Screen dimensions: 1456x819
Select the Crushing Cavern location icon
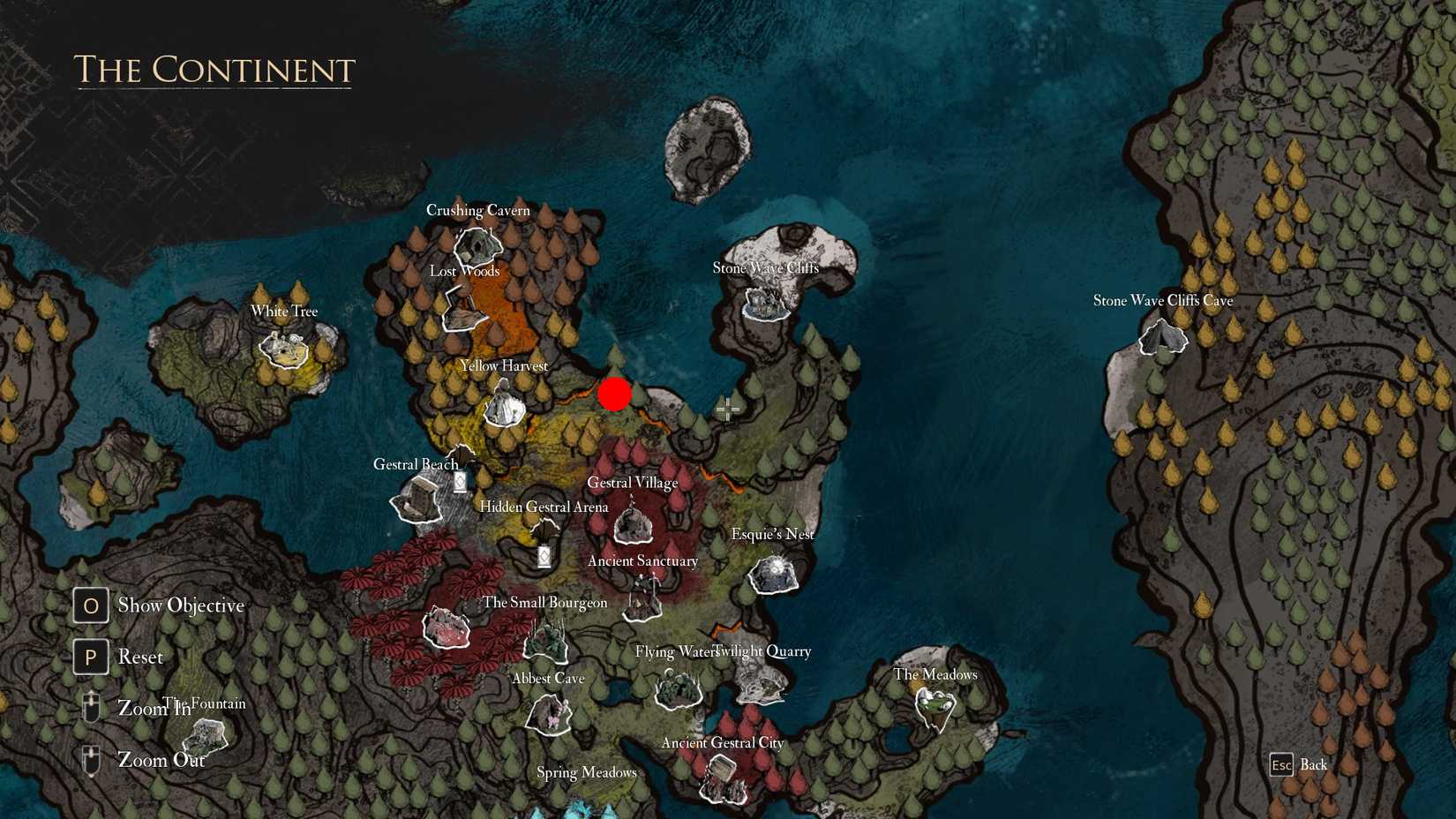pyautogui.click(x=477, y=245)
